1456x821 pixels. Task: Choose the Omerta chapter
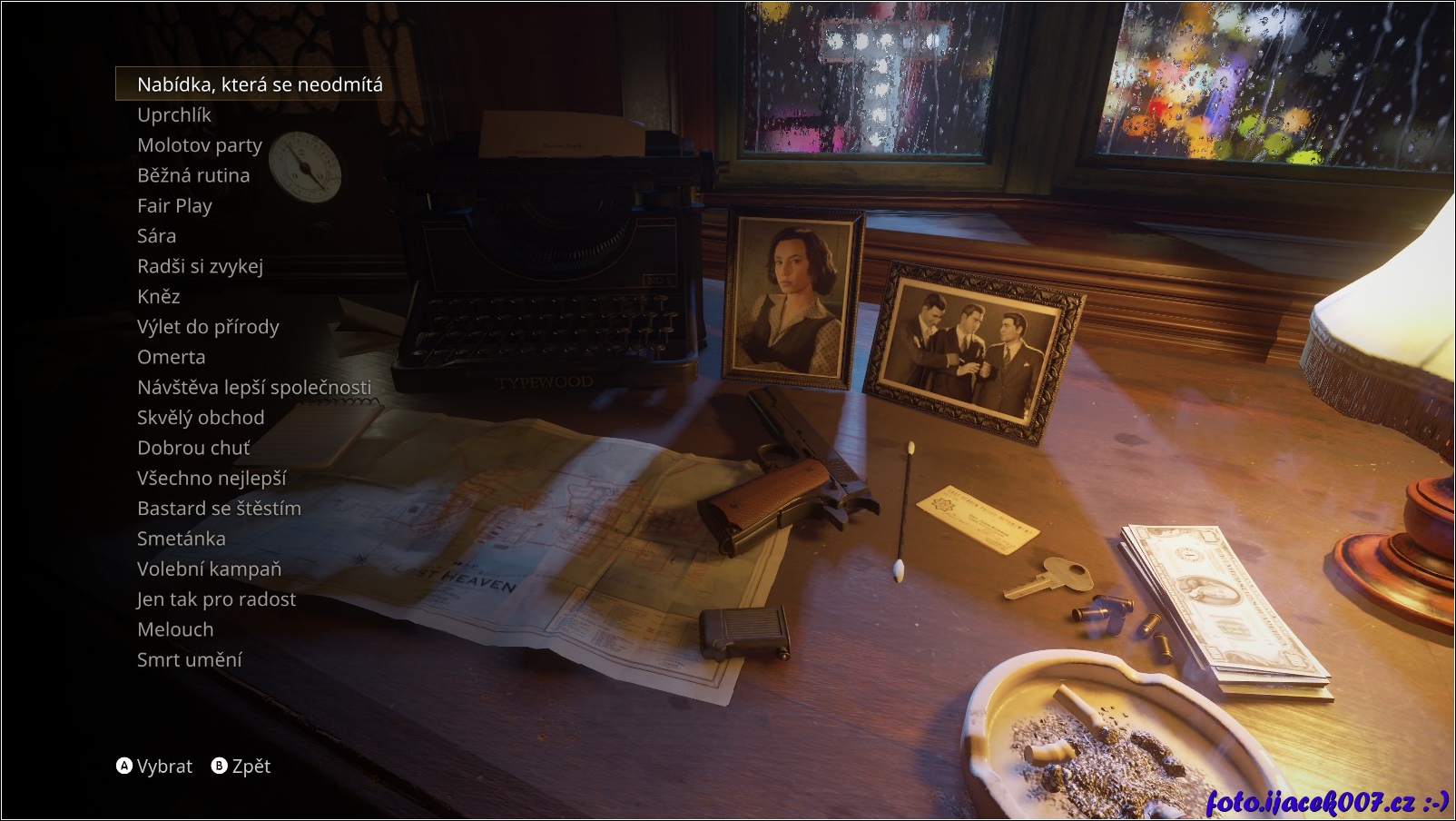click(172, 357)
